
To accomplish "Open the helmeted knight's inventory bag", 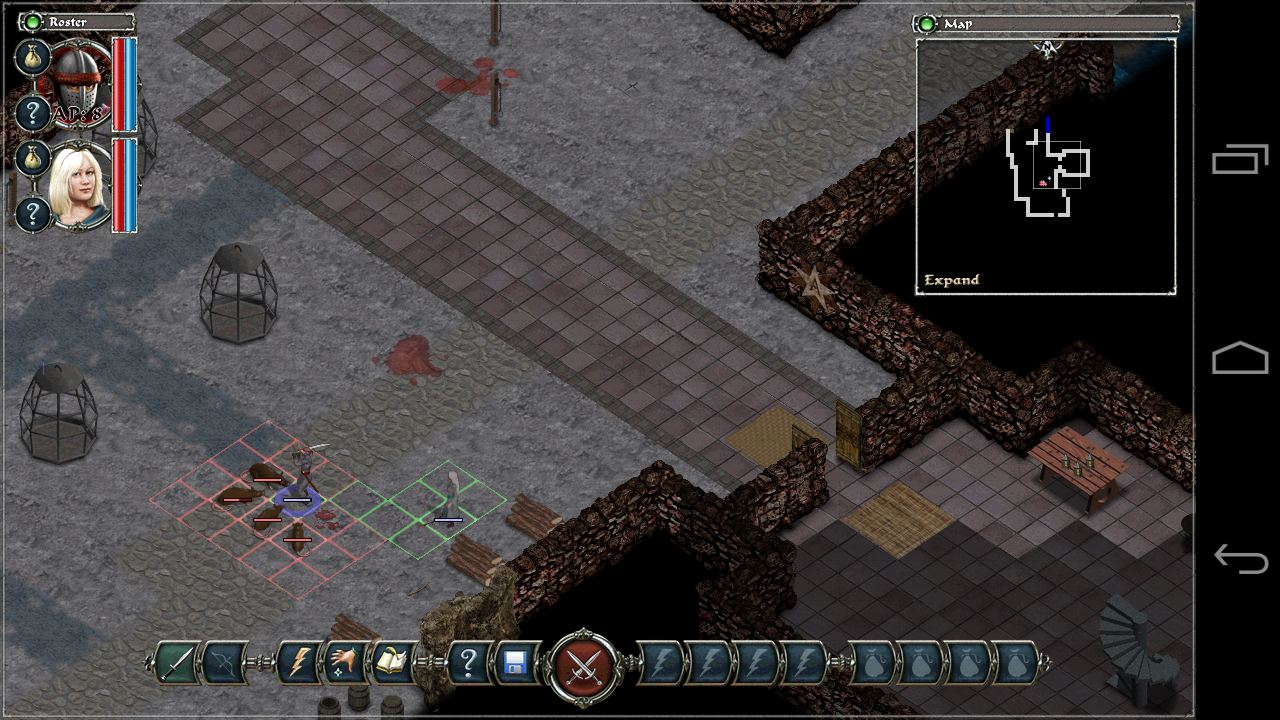I will pyautogui.click(x=32, y=57).
